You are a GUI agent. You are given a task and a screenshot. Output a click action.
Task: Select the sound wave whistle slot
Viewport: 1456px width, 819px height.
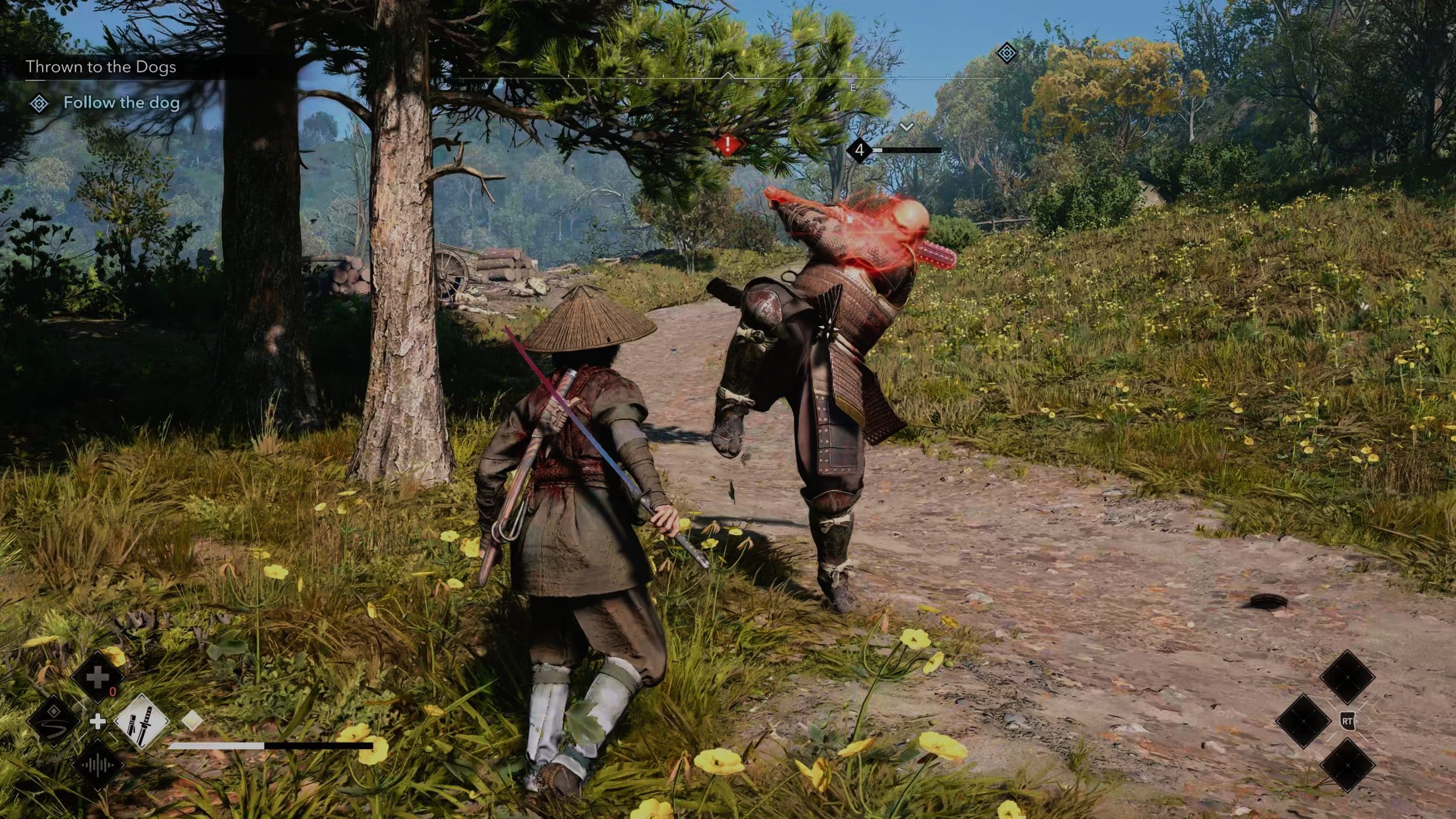pos(97,765)
